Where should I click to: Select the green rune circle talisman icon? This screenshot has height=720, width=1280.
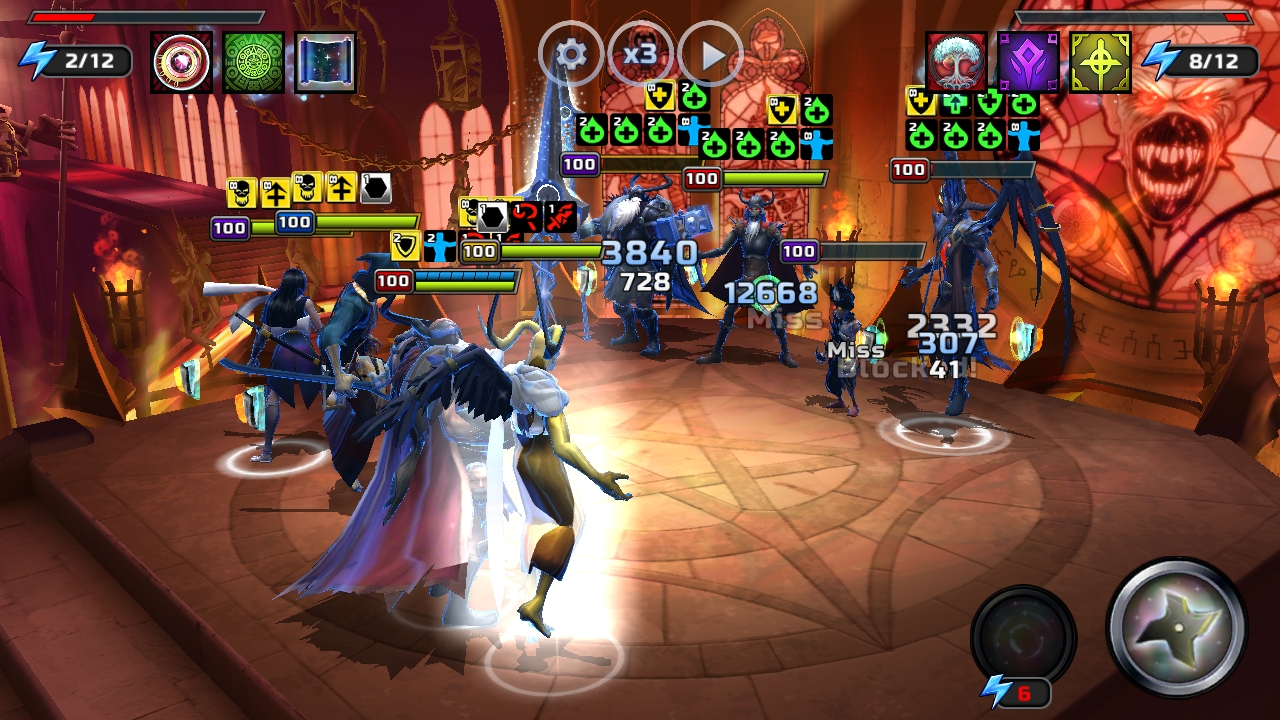pos(254,62)
